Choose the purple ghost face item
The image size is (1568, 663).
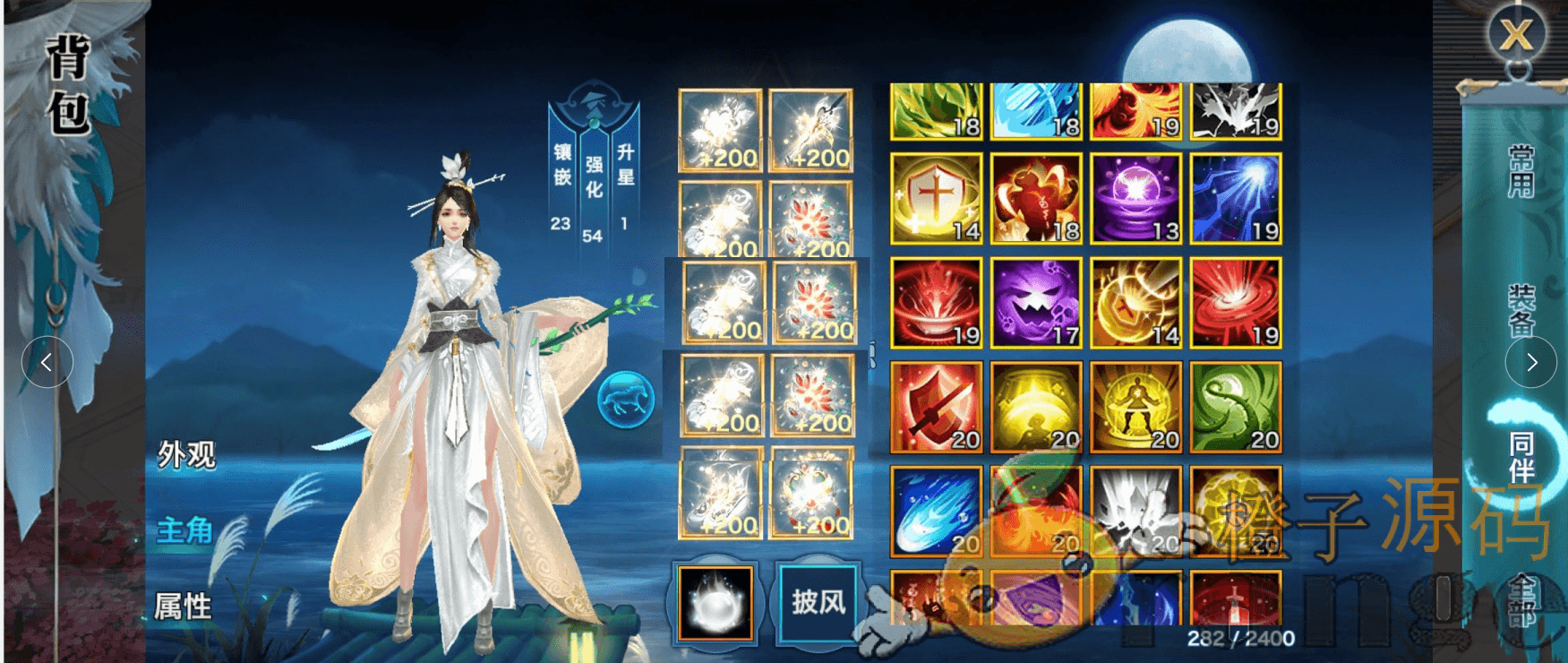1036,302
